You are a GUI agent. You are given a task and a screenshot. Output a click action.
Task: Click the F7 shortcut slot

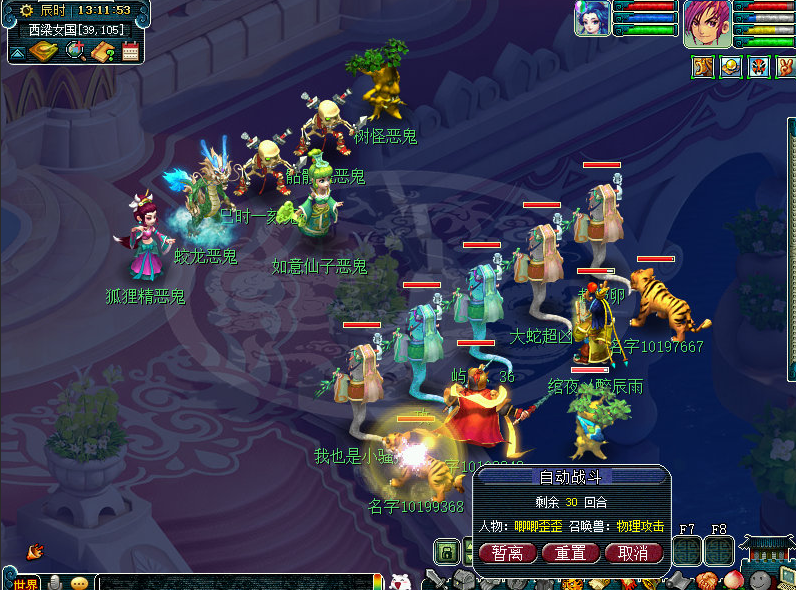687,551
